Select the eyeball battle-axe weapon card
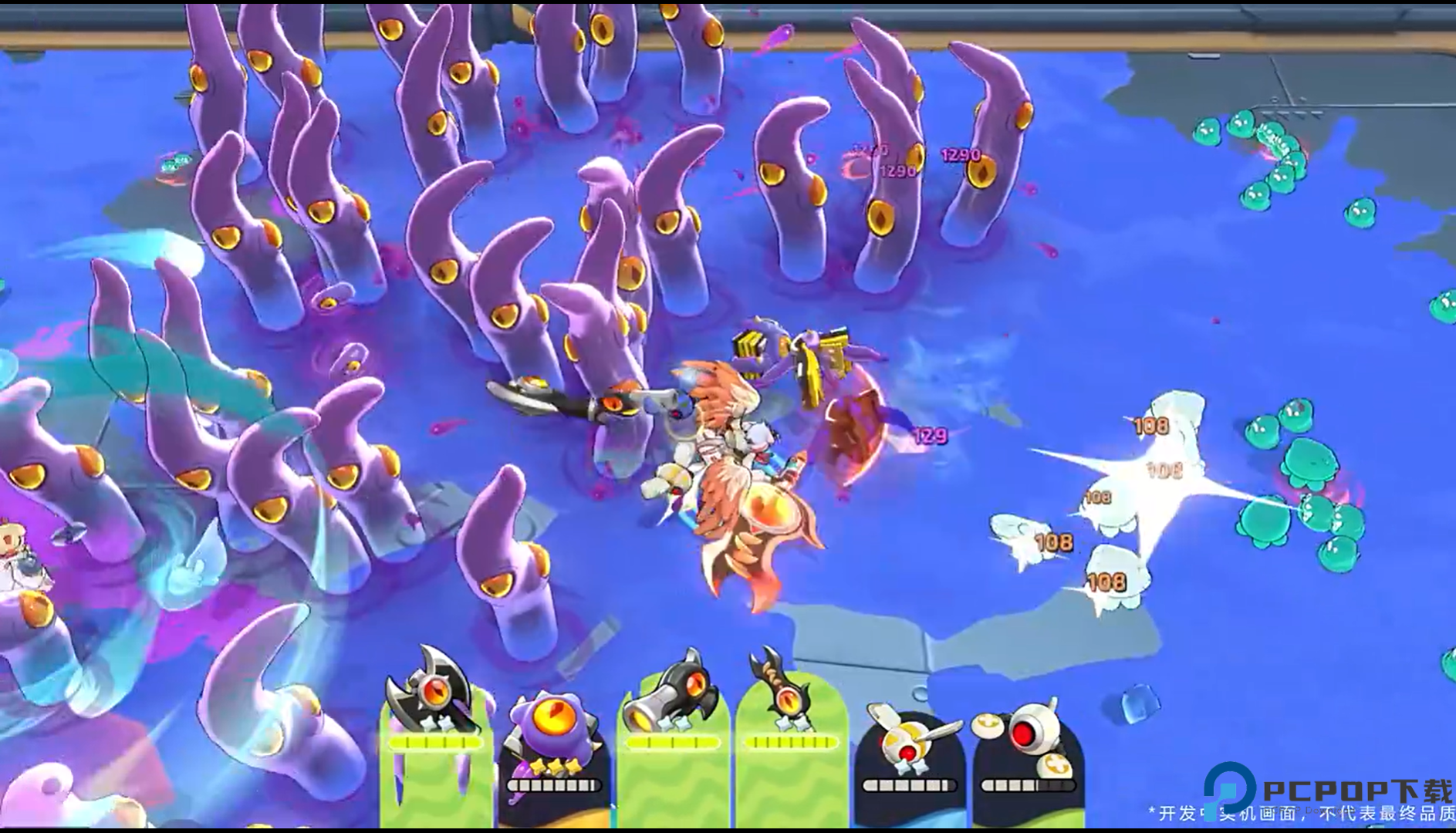Viewport: 1456px width, 833px height. pos(436,737)
